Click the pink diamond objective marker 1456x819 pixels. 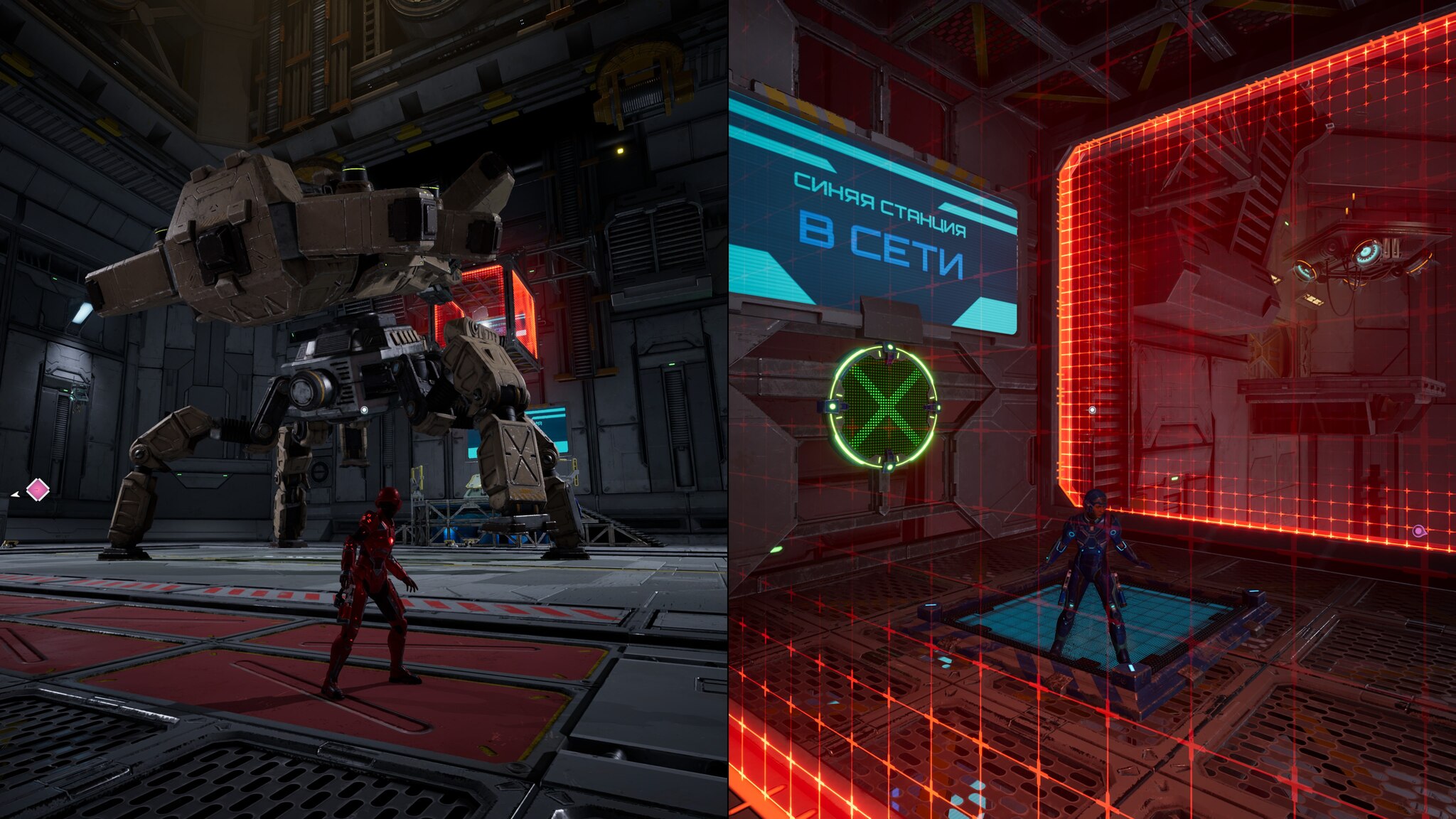[x=38, y=489]
